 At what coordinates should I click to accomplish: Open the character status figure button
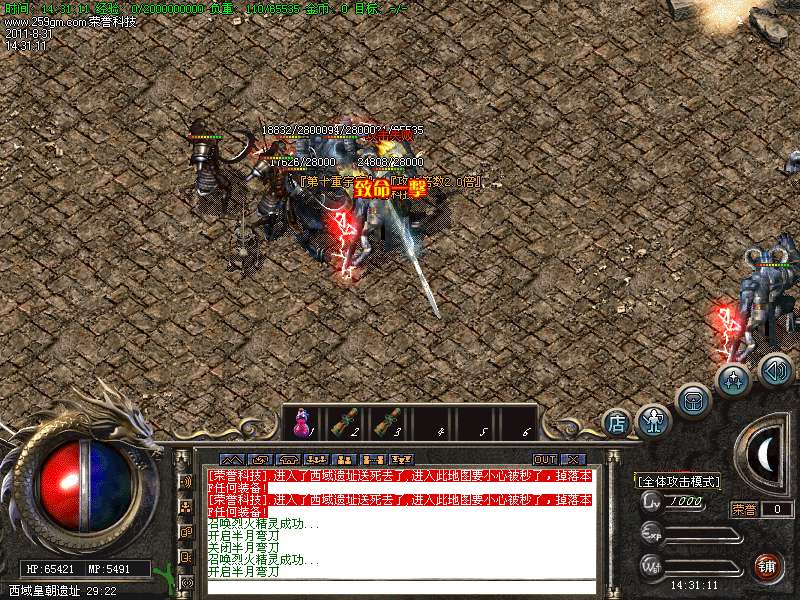(654, 421)
